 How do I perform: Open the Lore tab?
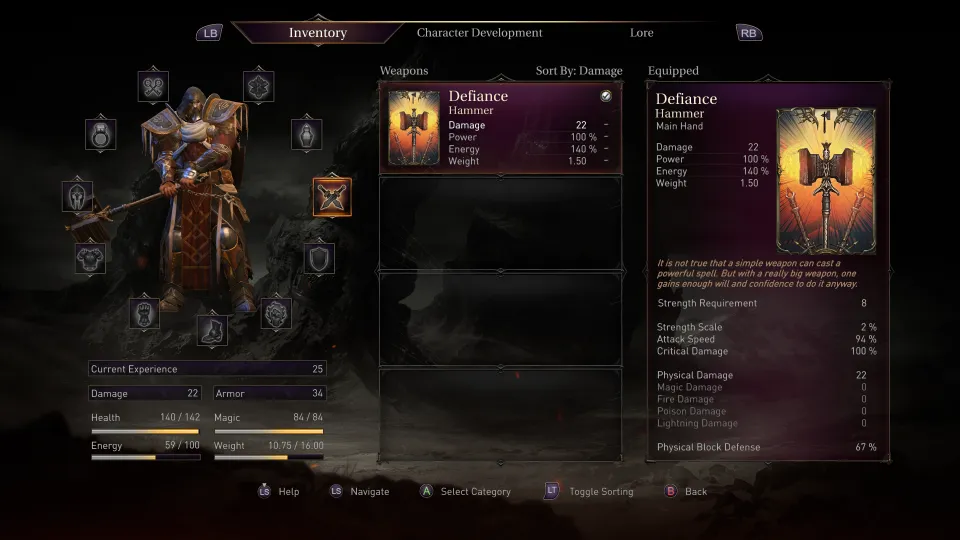coord(641,33)
